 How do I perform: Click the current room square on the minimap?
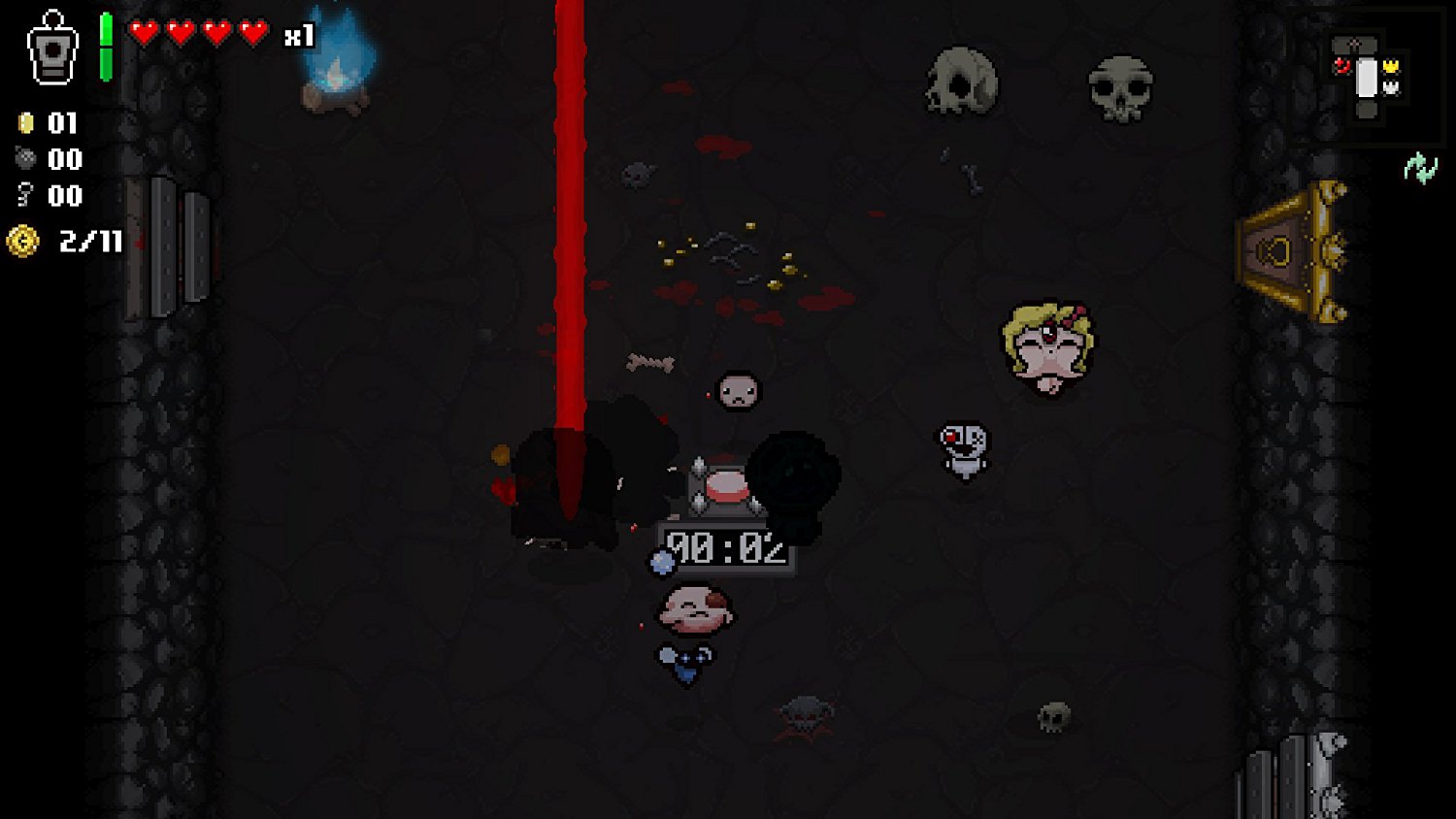tap(1367, 78)
